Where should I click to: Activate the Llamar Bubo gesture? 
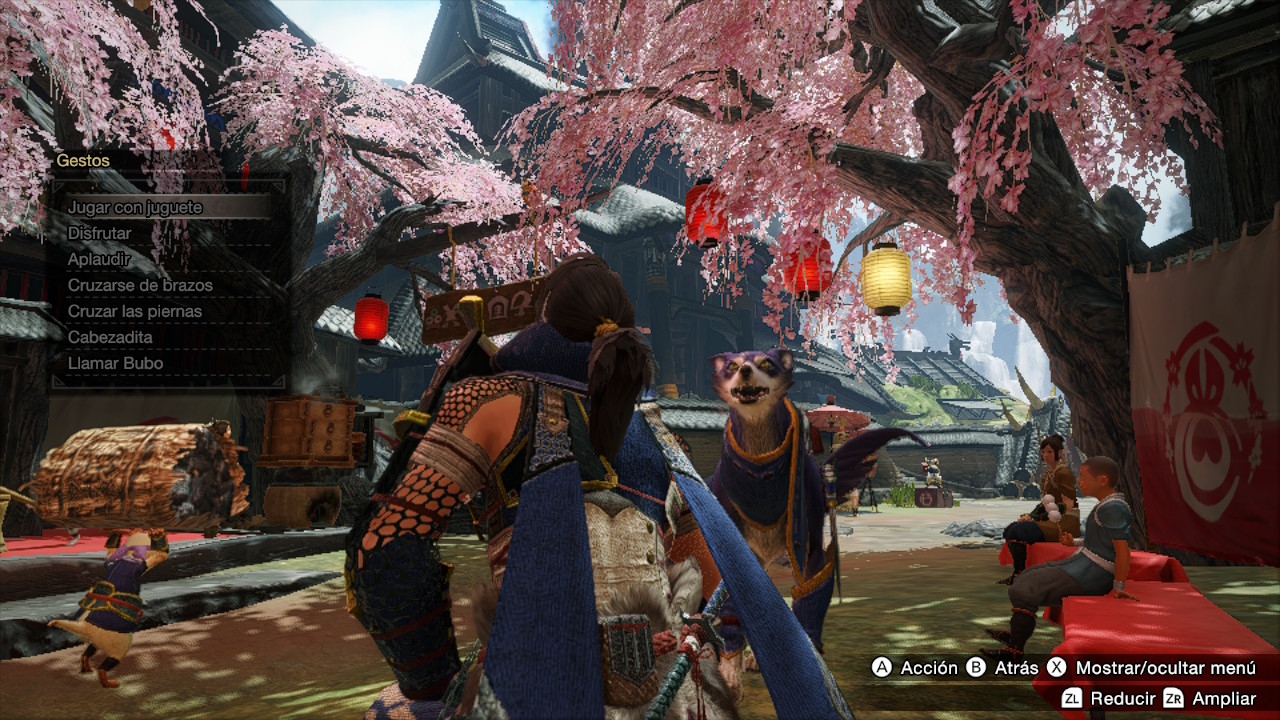pos(115,363)
